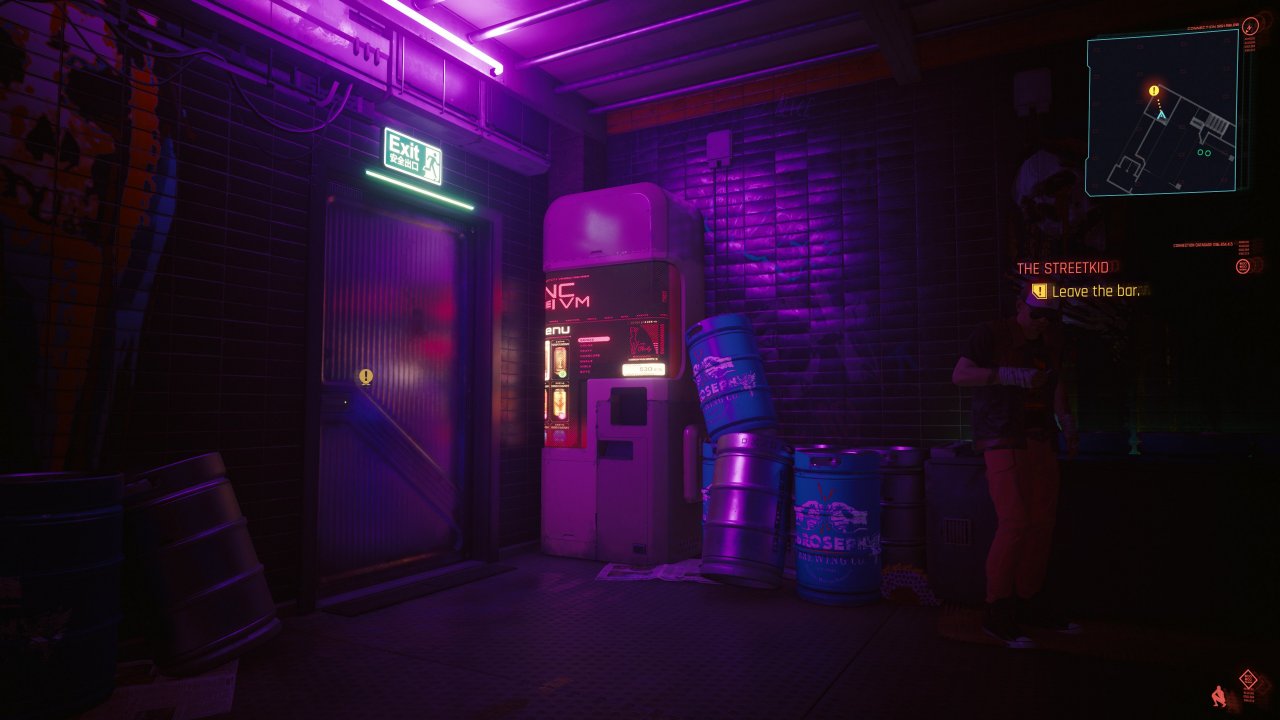Click the Leave the bar objective text

click(1095, 289)
